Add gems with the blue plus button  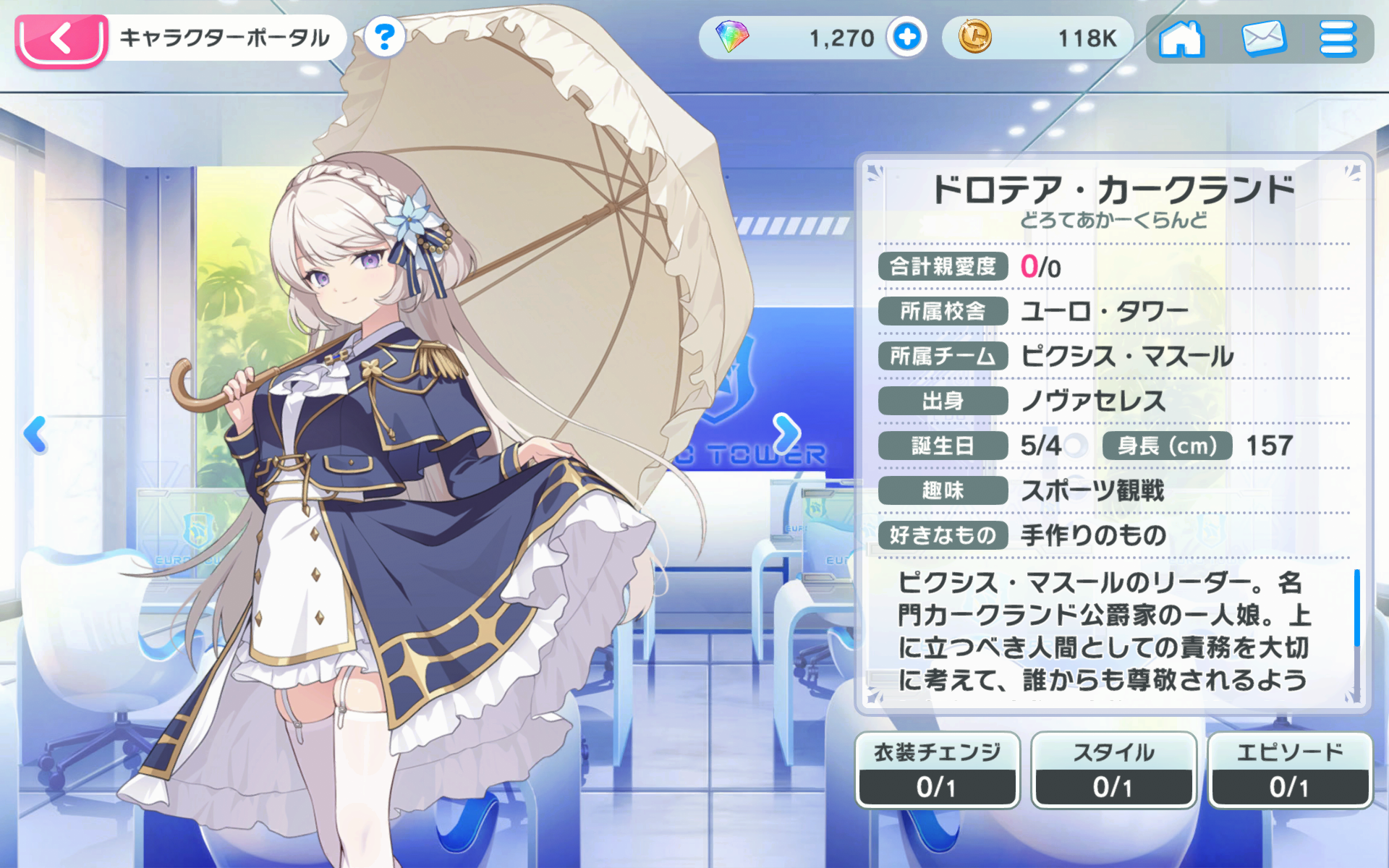click(x=907, y=37)
